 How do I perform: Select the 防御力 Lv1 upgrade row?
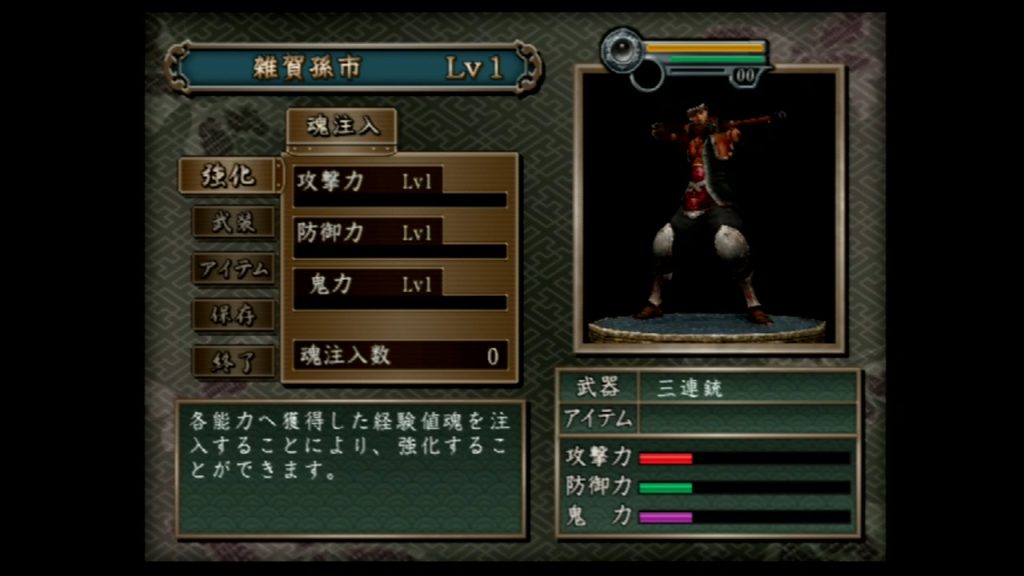[x=400, y=237]
